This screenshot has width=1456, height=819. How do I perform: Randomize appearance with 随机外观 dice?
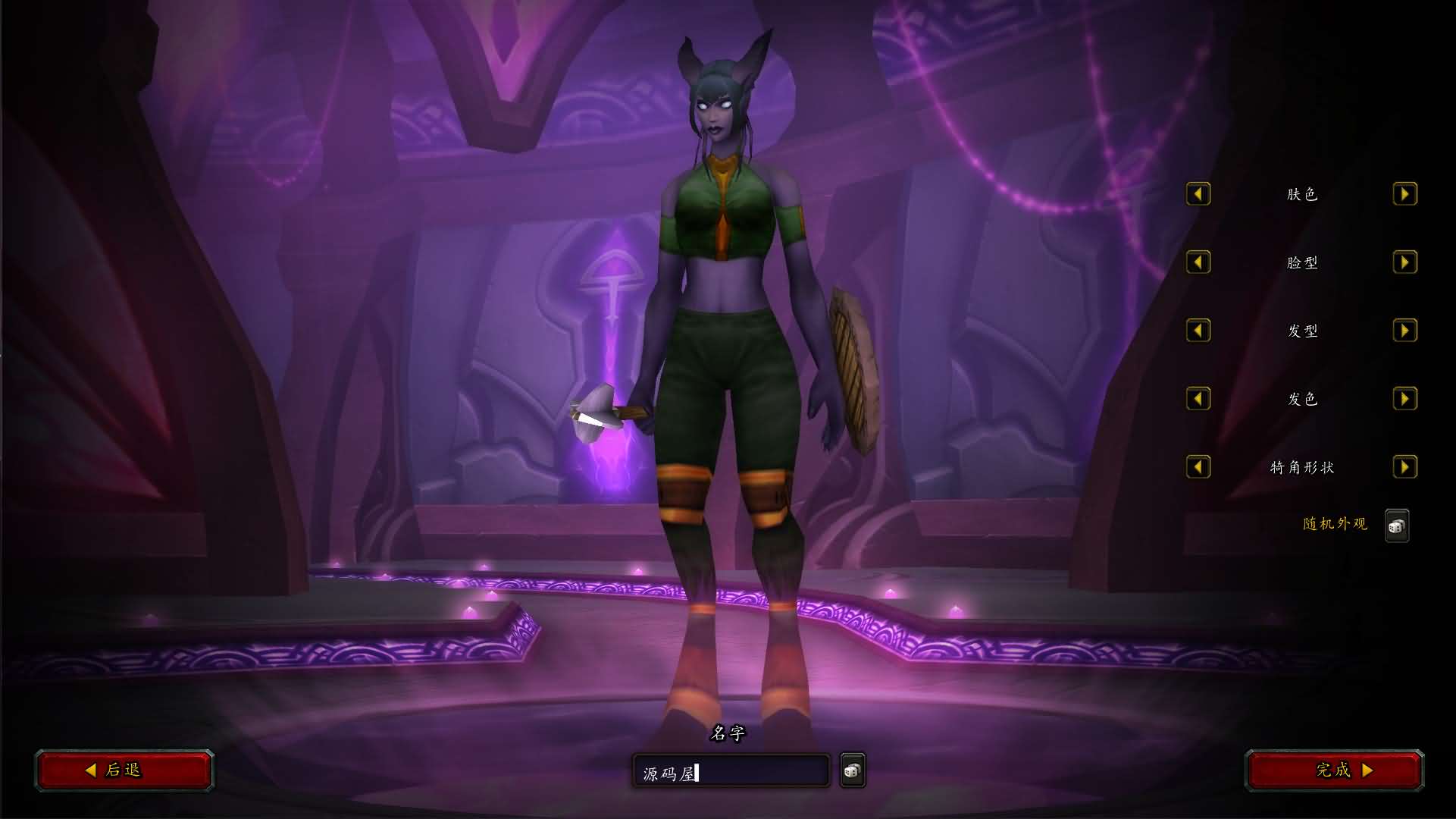pos(1396,526)
